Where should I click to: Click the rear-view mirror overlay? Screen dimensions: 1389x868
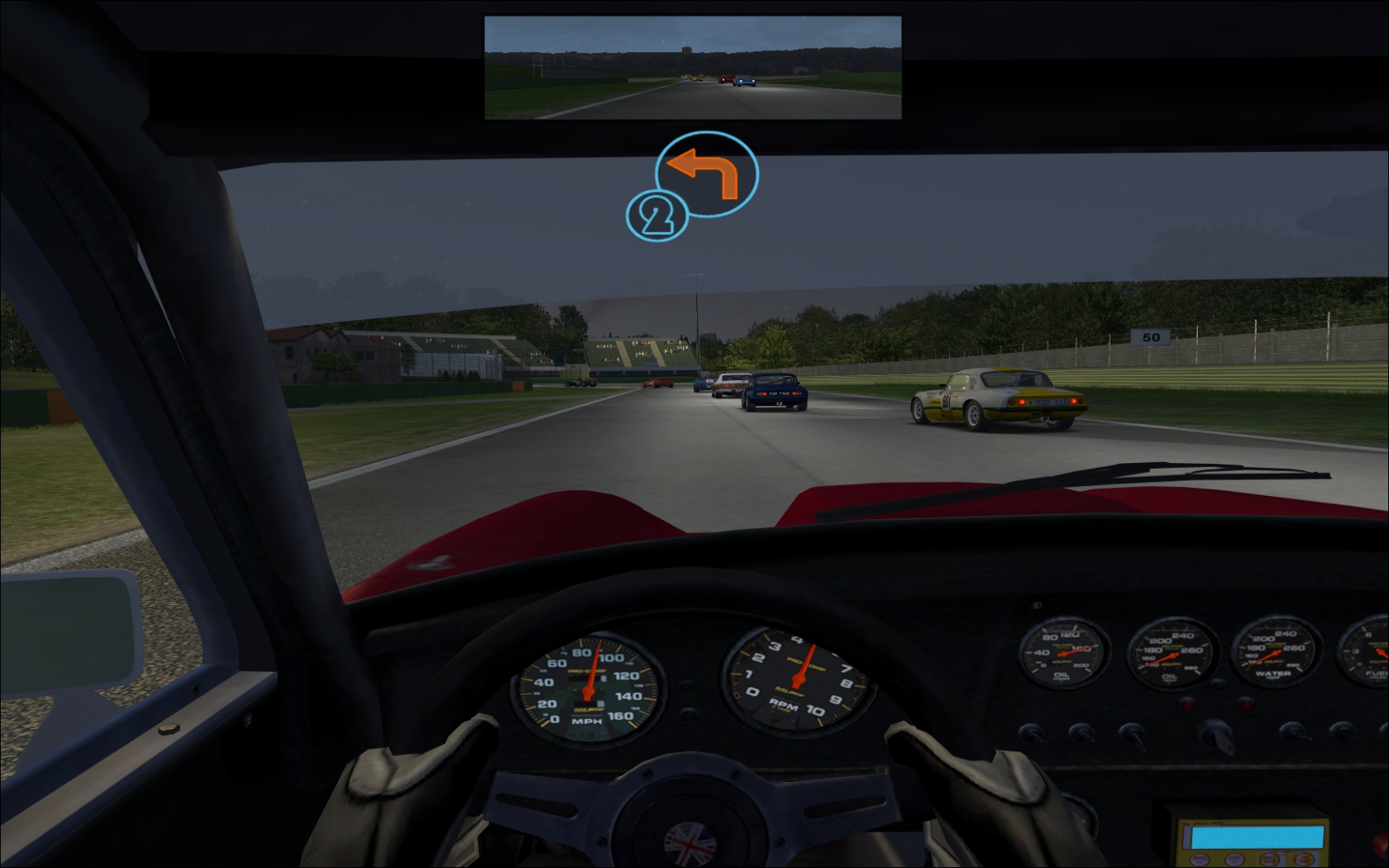[x=693, y=68]
